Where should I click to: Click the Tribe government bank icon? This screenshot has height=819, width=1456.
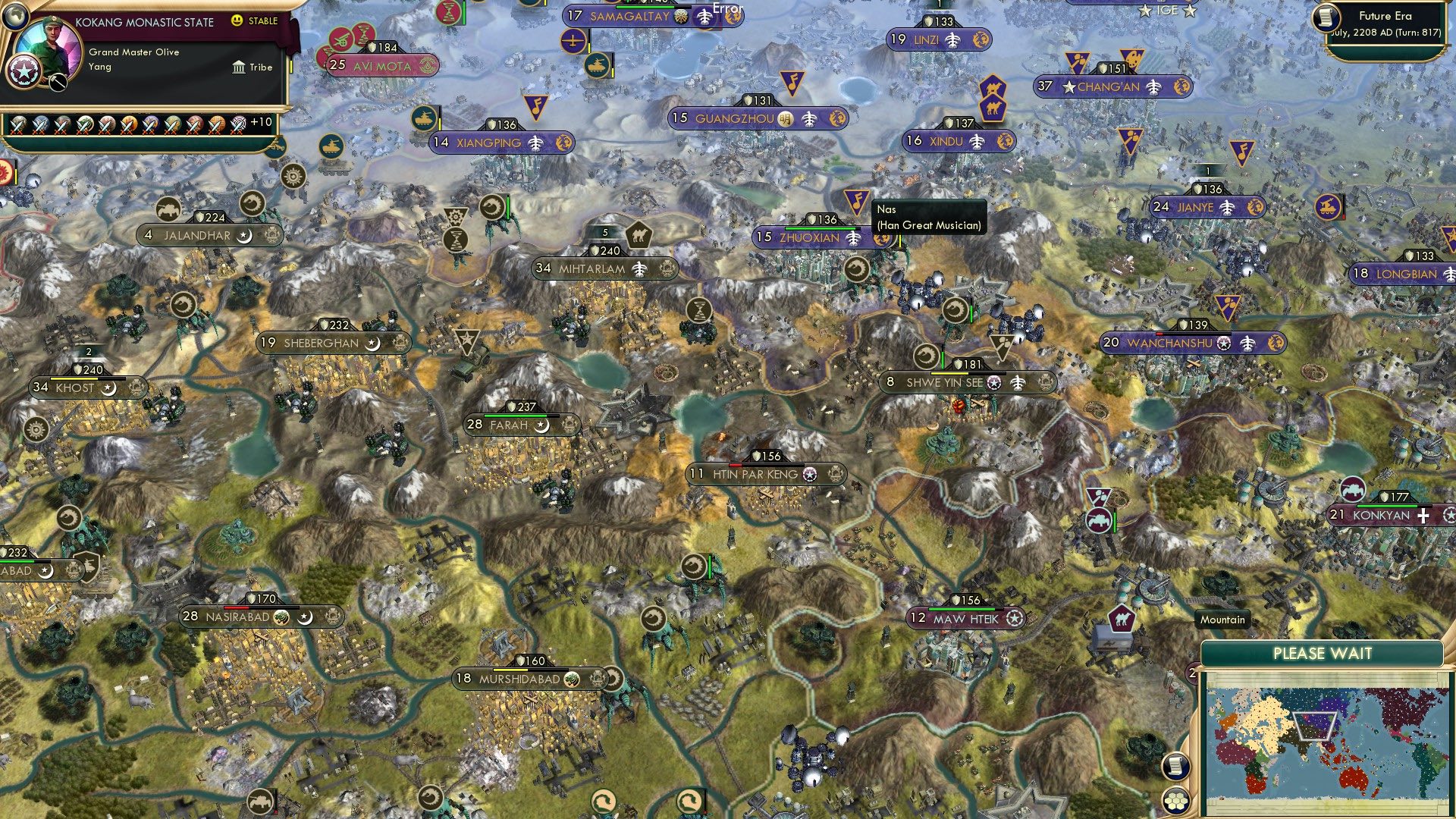pos(239,67)
